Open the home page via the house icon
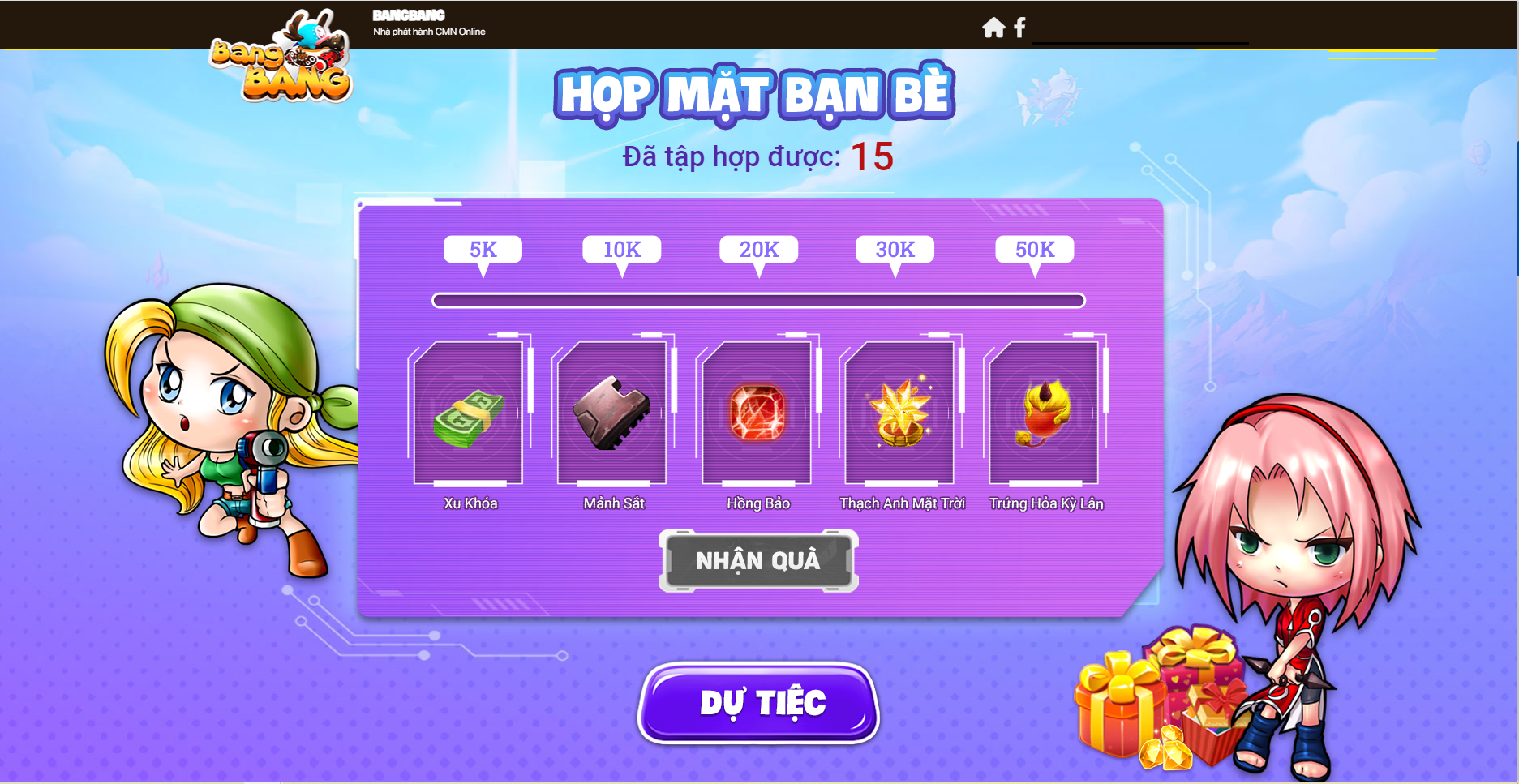1519x784 pixels. tap(993, 27)
